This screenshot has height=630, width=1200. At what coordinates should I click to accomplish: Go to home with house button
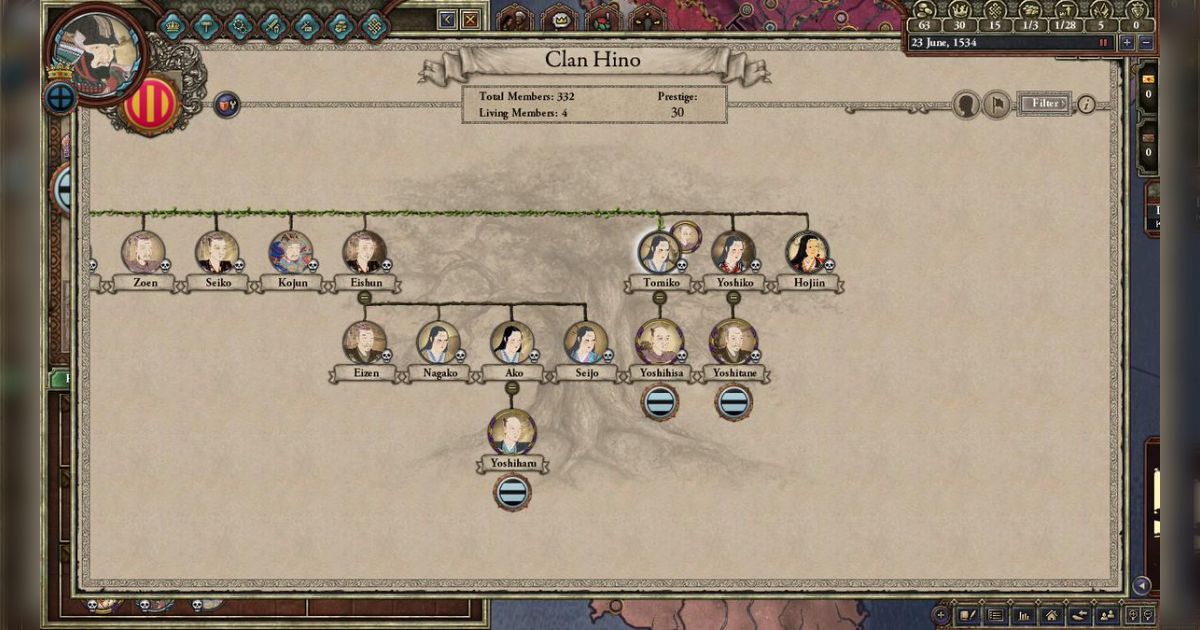tap(1050, 615)
